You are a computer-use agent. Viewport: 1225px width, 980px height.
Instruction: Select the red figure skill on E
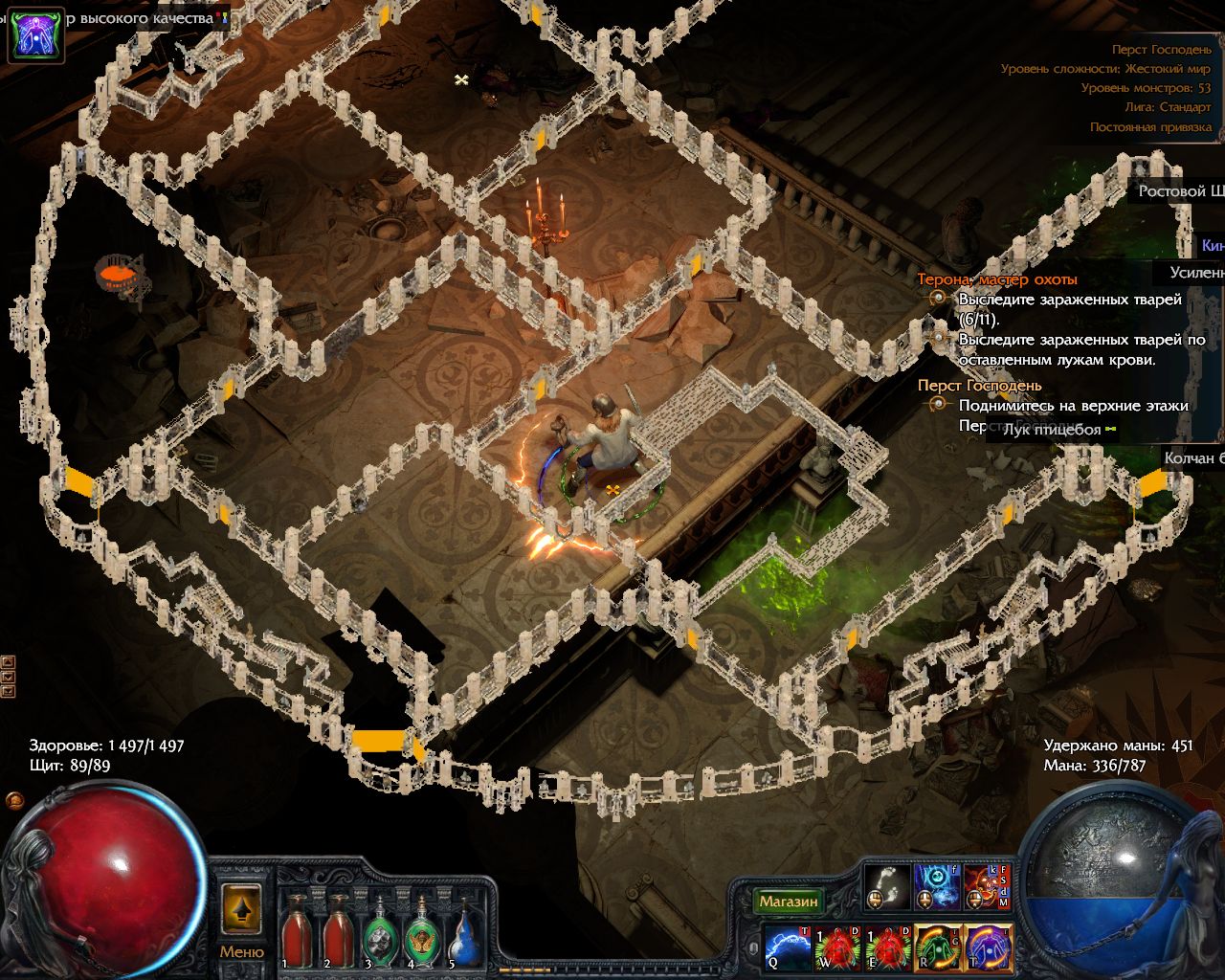pos(888,947)
